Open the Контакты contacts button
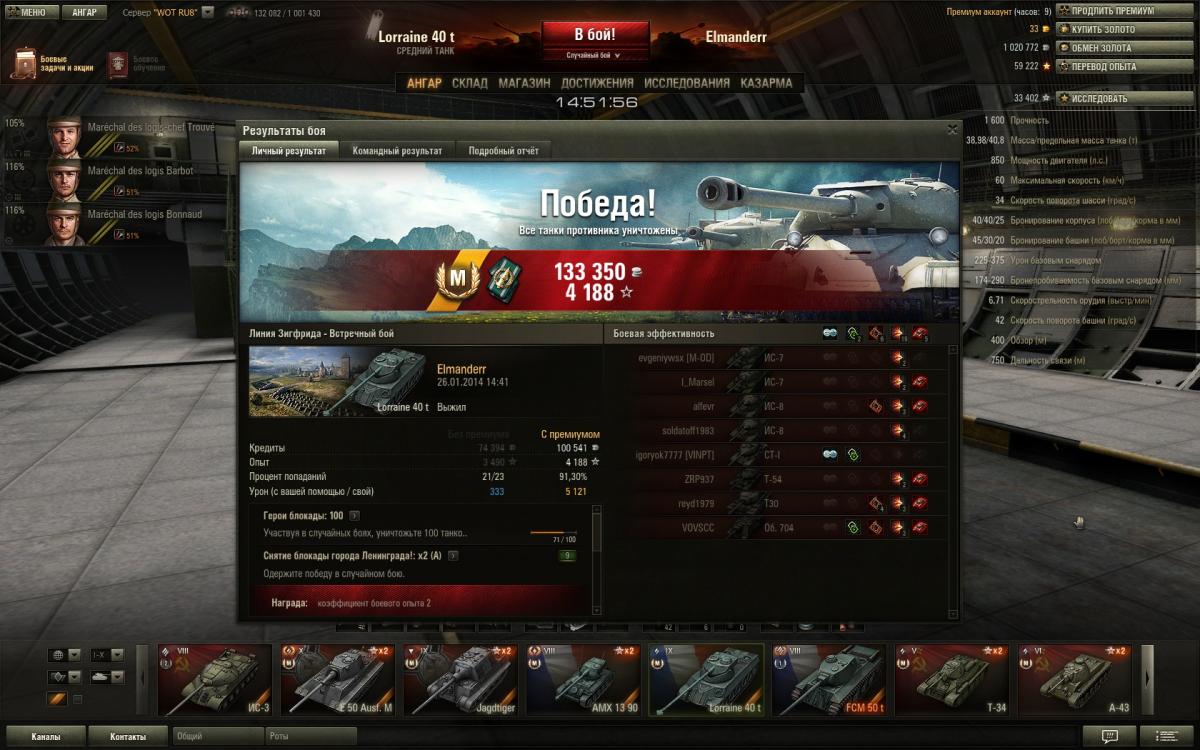1200x750 pixels. (127, 737)
